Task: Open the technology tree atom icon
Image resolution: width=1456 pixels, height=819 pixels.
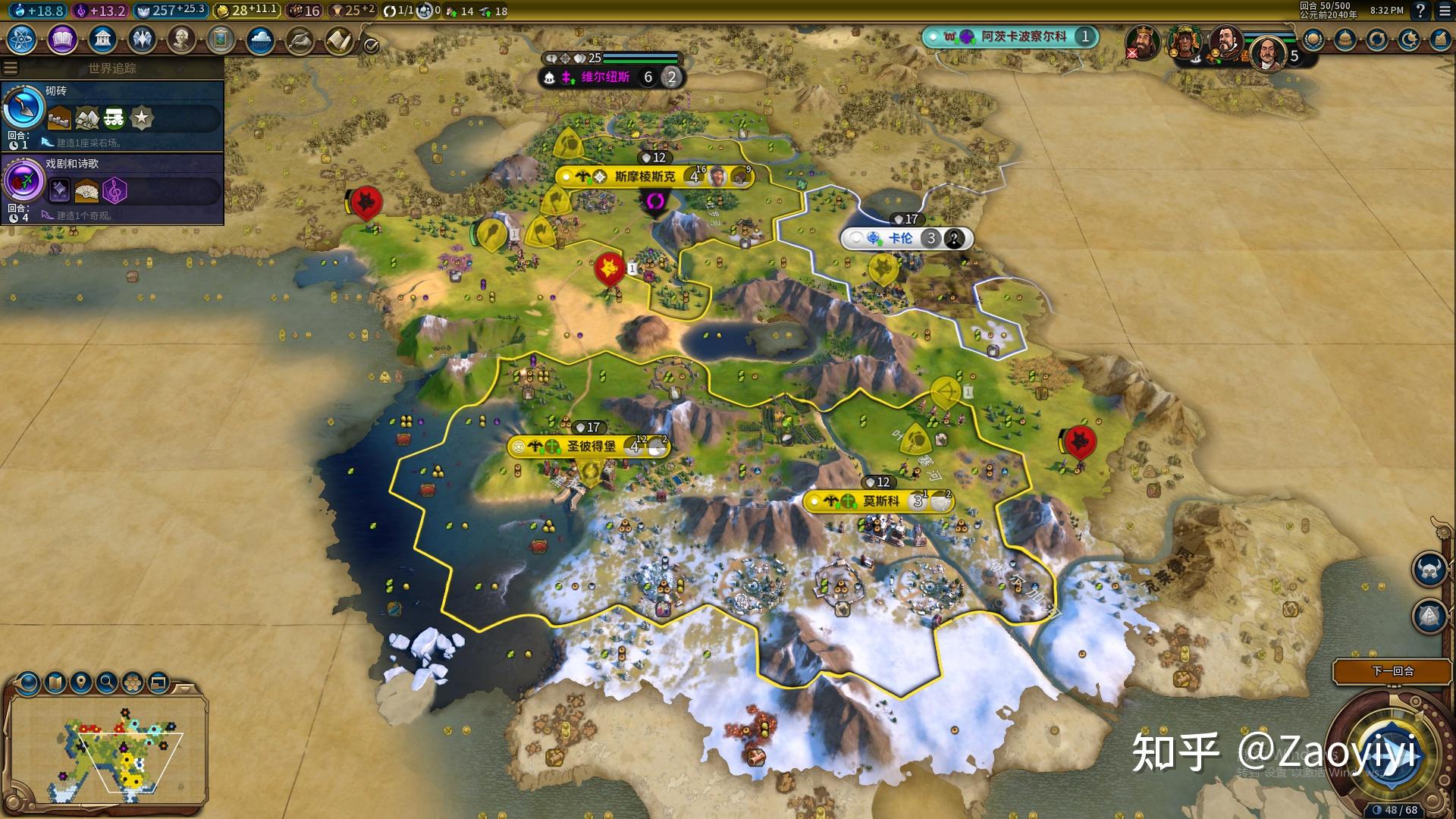Action: (x=22, y=39)
